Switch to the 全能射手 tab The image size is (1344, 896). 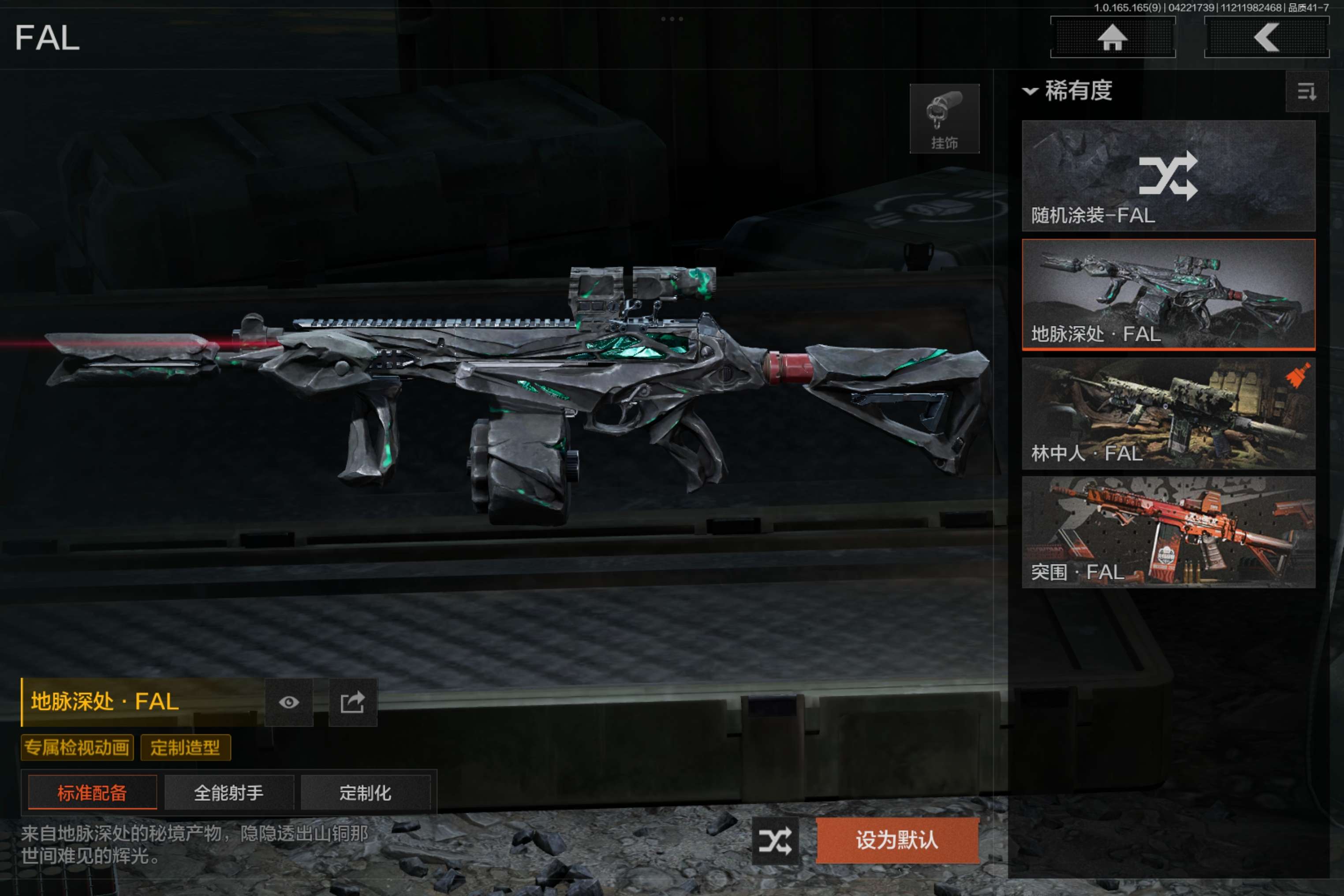tap(228, 792)
